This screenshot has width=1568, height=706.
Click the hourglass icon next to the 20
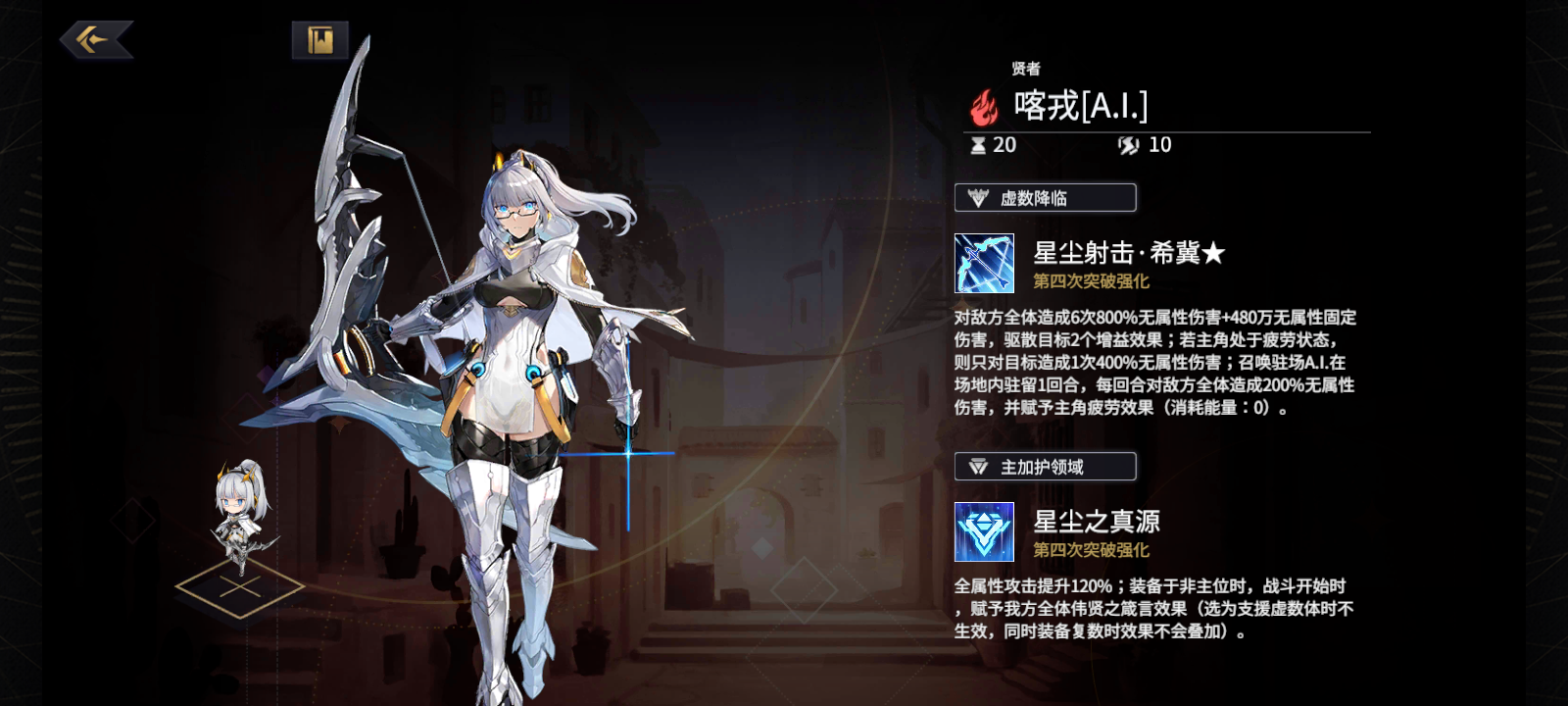974,147
